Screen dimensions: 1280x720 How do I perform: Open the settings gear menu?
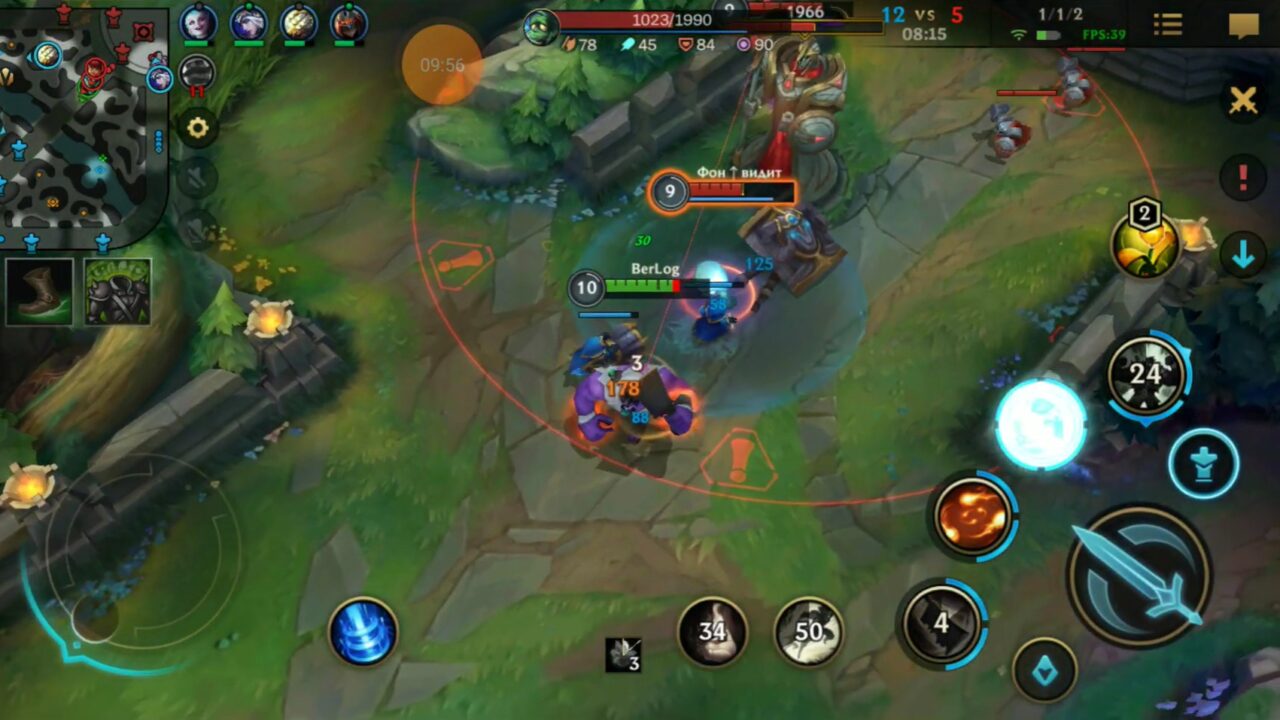(197, 128)
